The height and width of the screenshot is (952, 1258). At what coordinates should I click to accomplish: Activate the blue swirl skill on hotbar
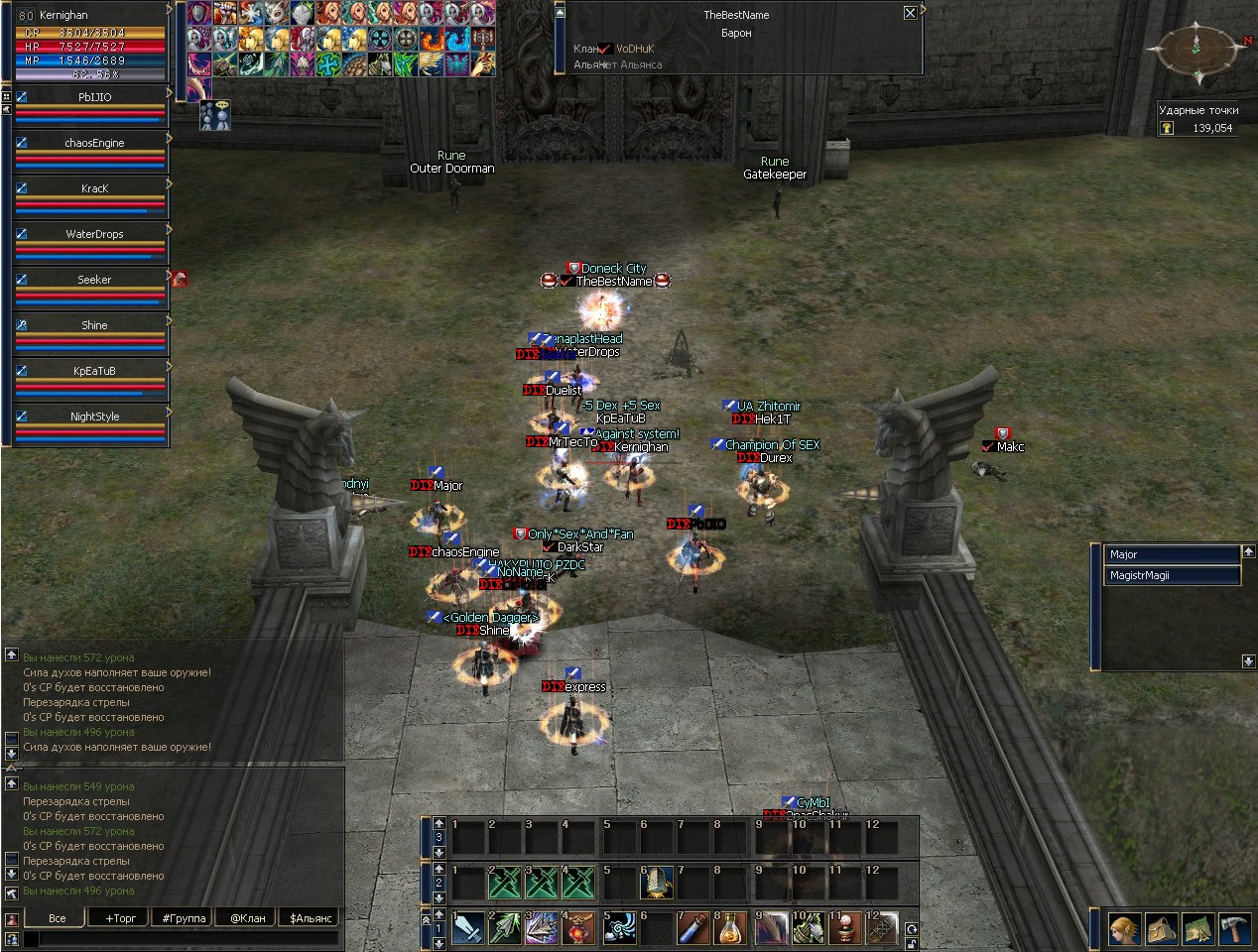click(x=618, y=929)
